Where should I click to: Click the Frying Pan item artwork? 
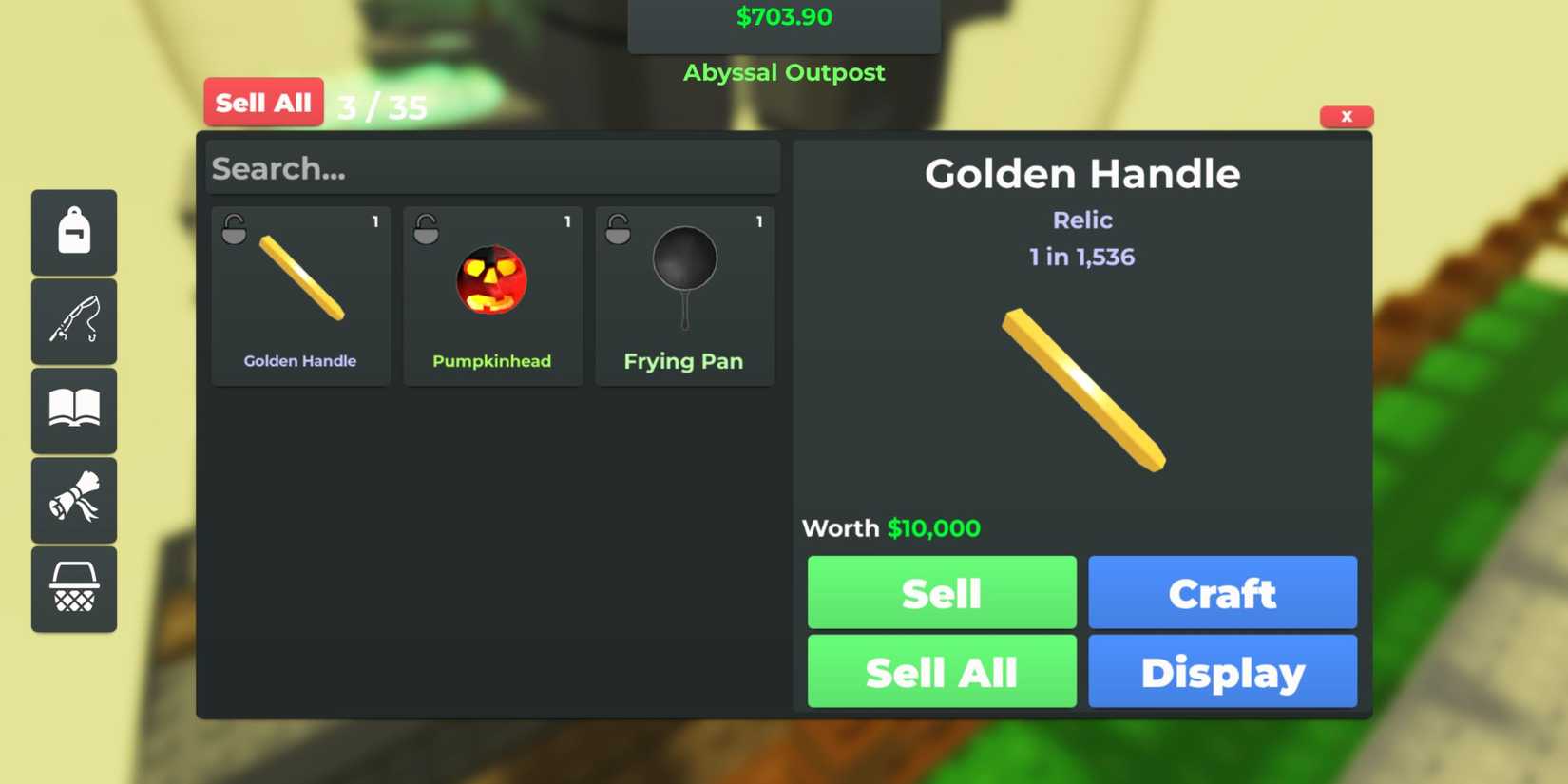click(683, 276)
